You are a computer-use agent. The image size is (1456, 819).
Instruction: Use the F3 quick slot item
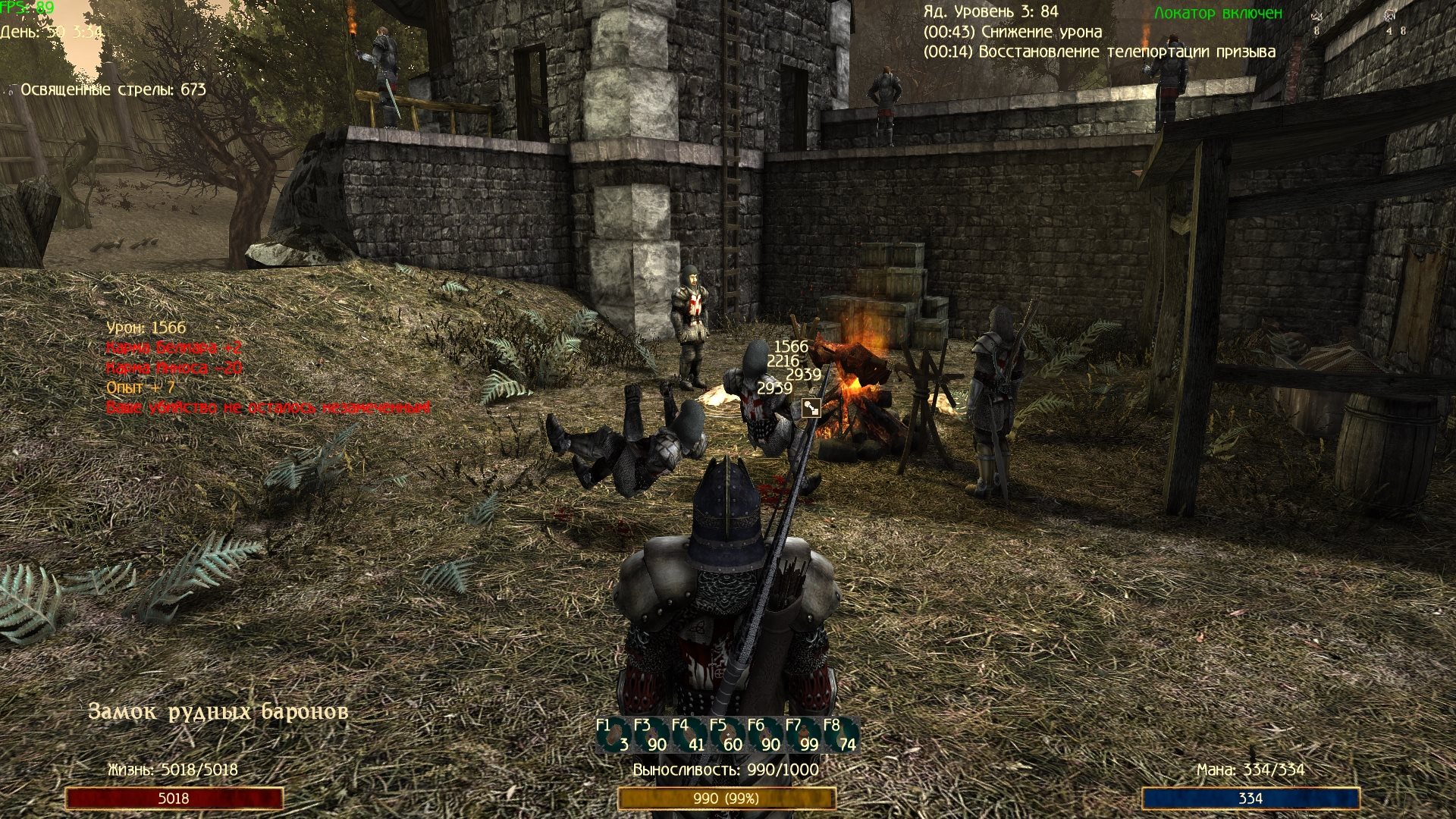[651, 736]
